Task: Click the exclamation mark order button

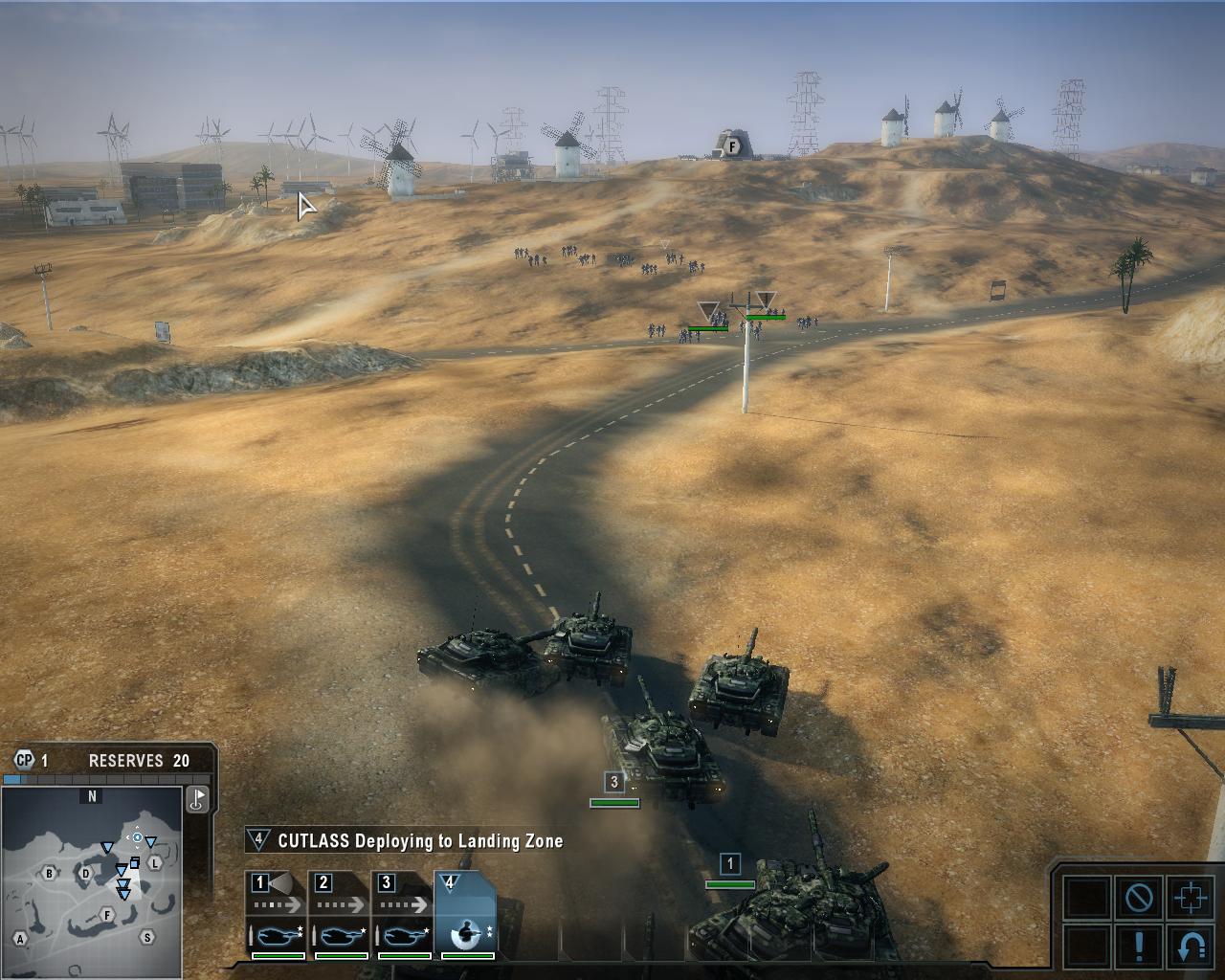Action: click(x=1139, y=946)
